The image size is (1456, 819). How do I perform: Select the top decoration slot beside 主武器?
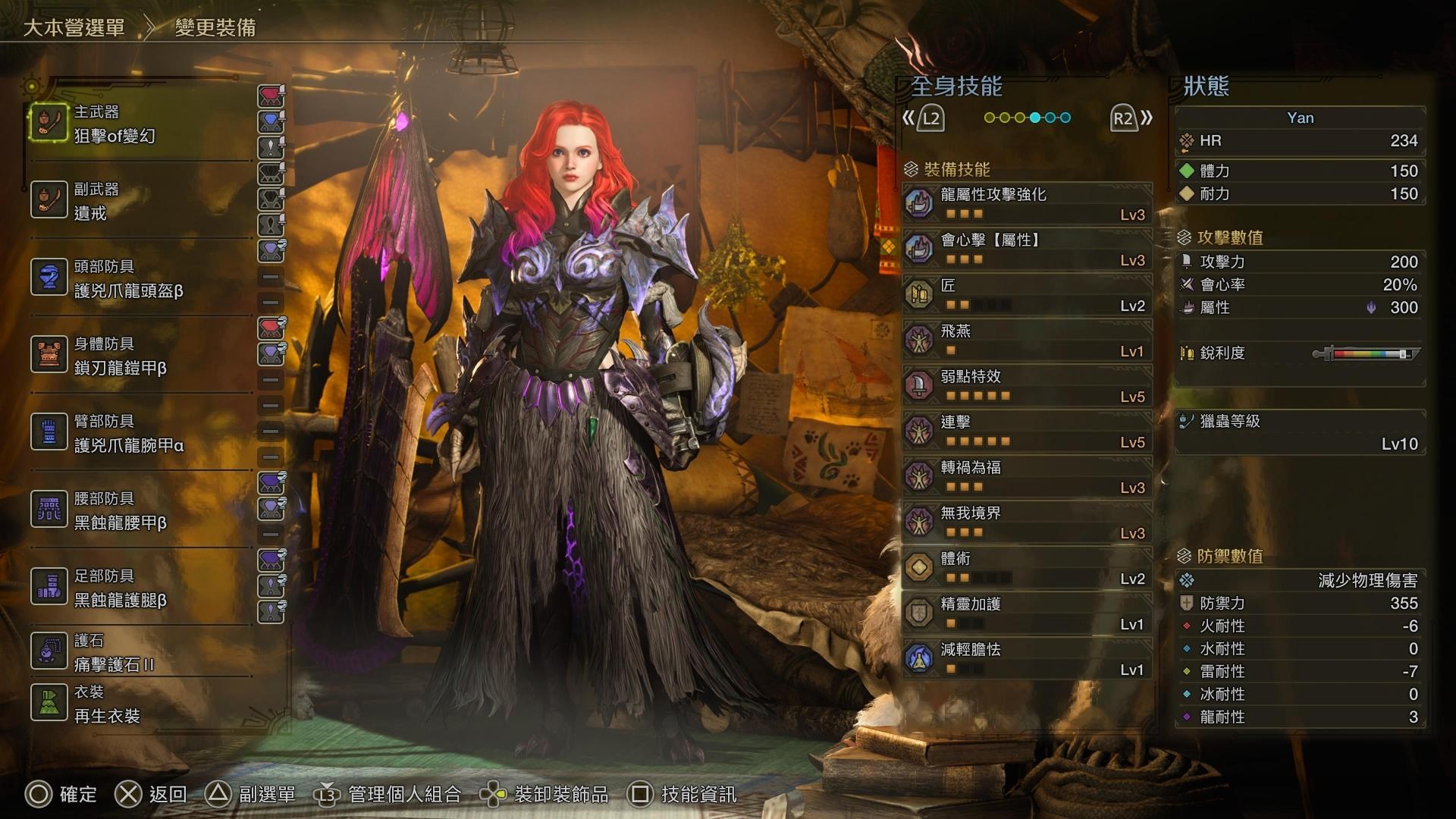pos(271,94)
